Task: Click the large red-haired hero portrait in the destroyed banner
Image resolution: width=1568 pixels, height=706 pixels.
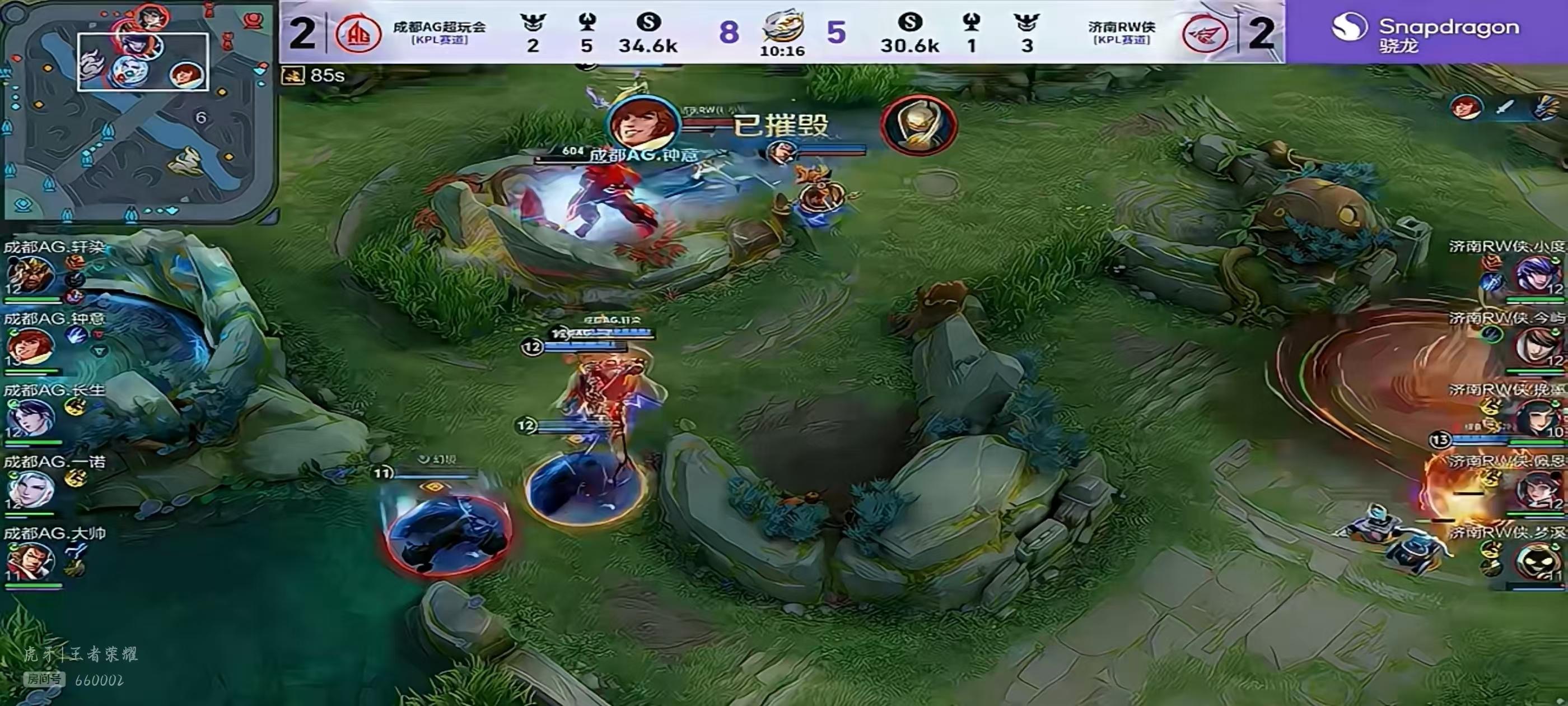Action: point(643,125)
